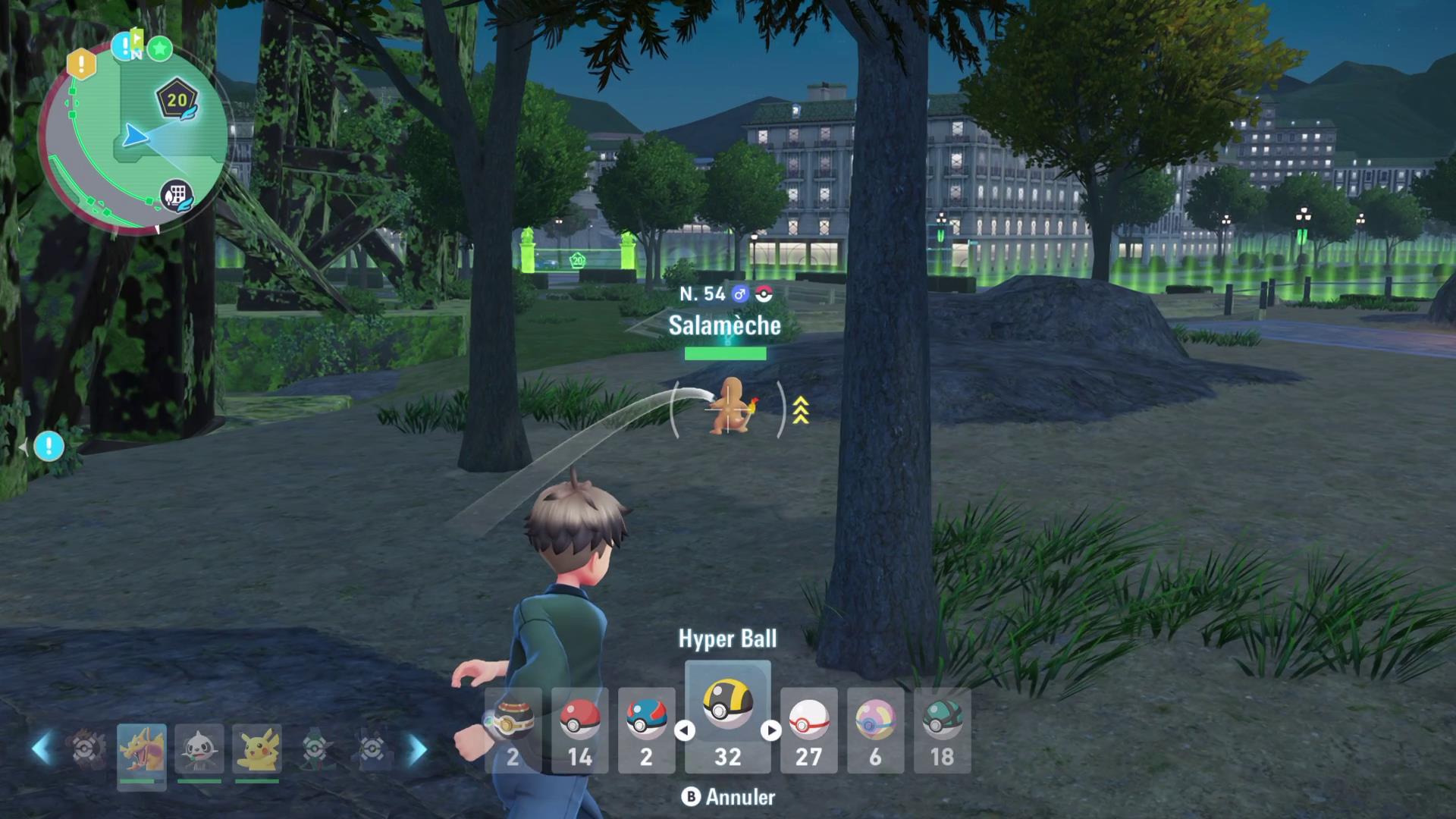The image size is (1456, 819).
Task: Choose the red Poké Ball with 14 left
Action: coord(579,730)
